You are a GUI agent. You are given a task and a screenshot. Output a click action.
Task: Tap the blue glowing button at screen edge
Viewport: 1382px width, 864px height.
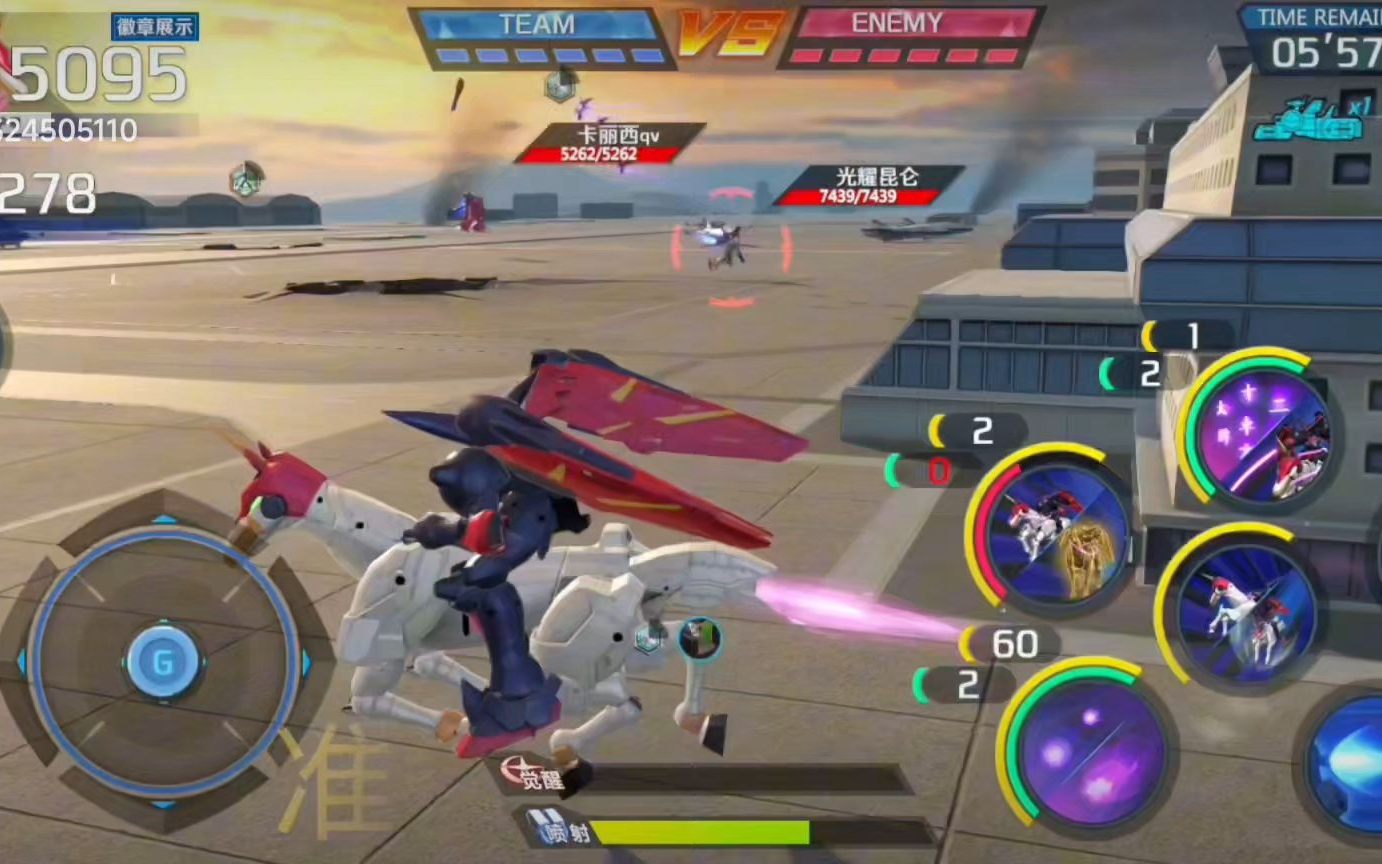click(x=1350, y=760)
